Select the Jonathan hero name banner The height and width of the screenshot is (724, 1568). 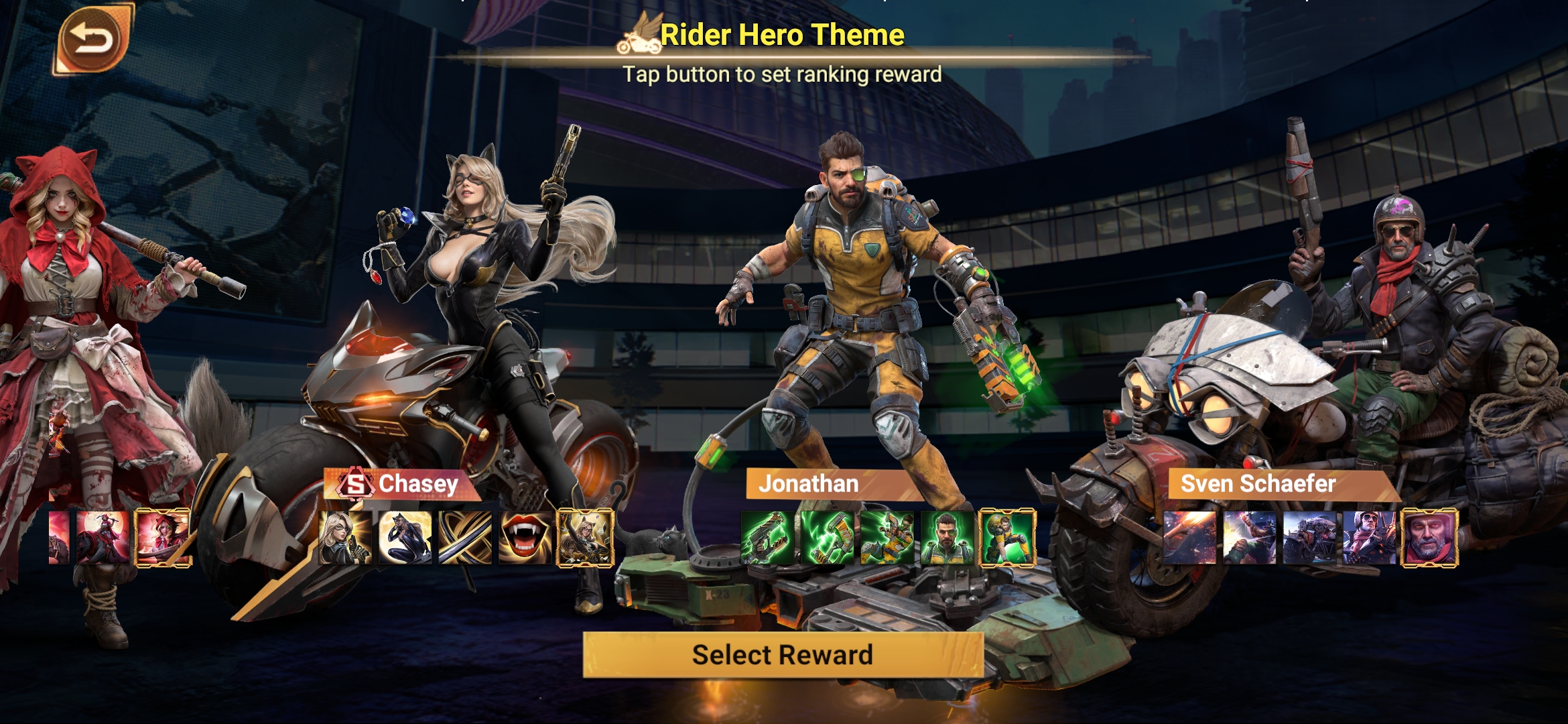[824, 484]
